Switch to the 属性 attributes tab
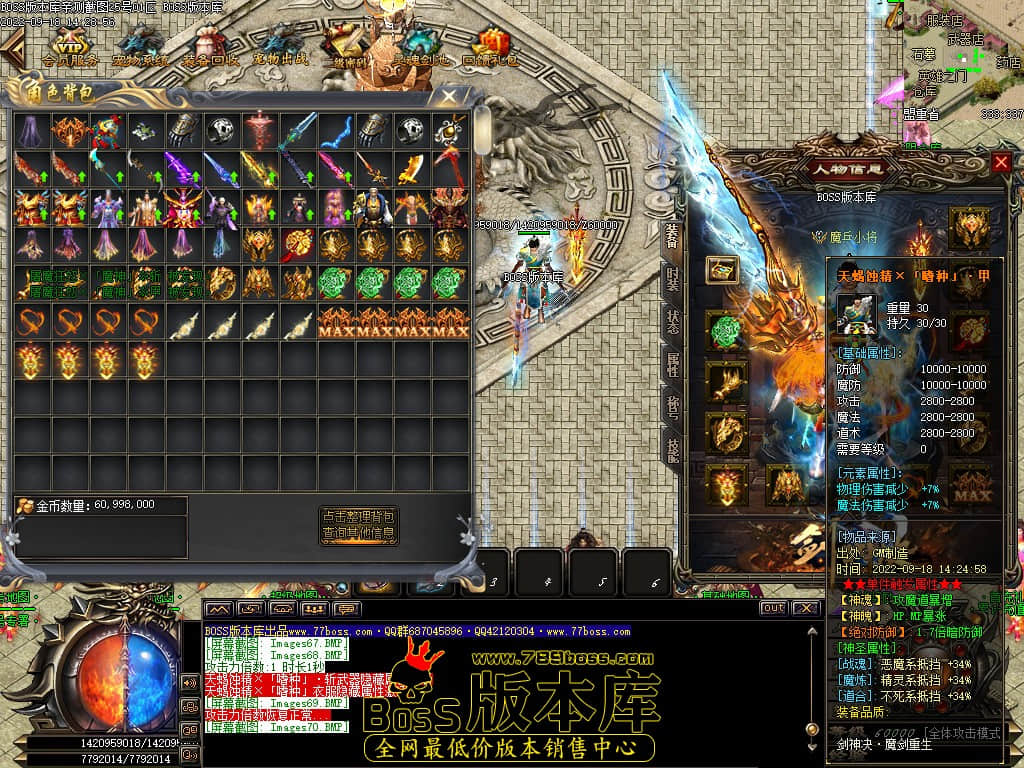The height and width of the screenshot is (768, 1024). (x=673, y=364)
